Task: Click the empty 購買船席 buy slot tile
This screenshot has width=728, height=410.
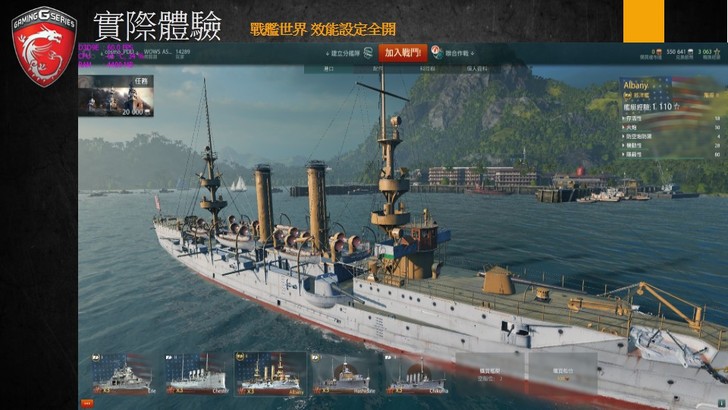Action: (490, 372)
